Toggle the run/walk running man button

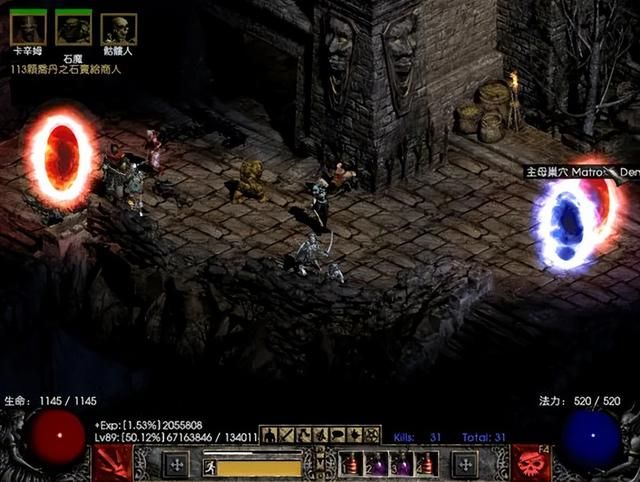[210, 466]
